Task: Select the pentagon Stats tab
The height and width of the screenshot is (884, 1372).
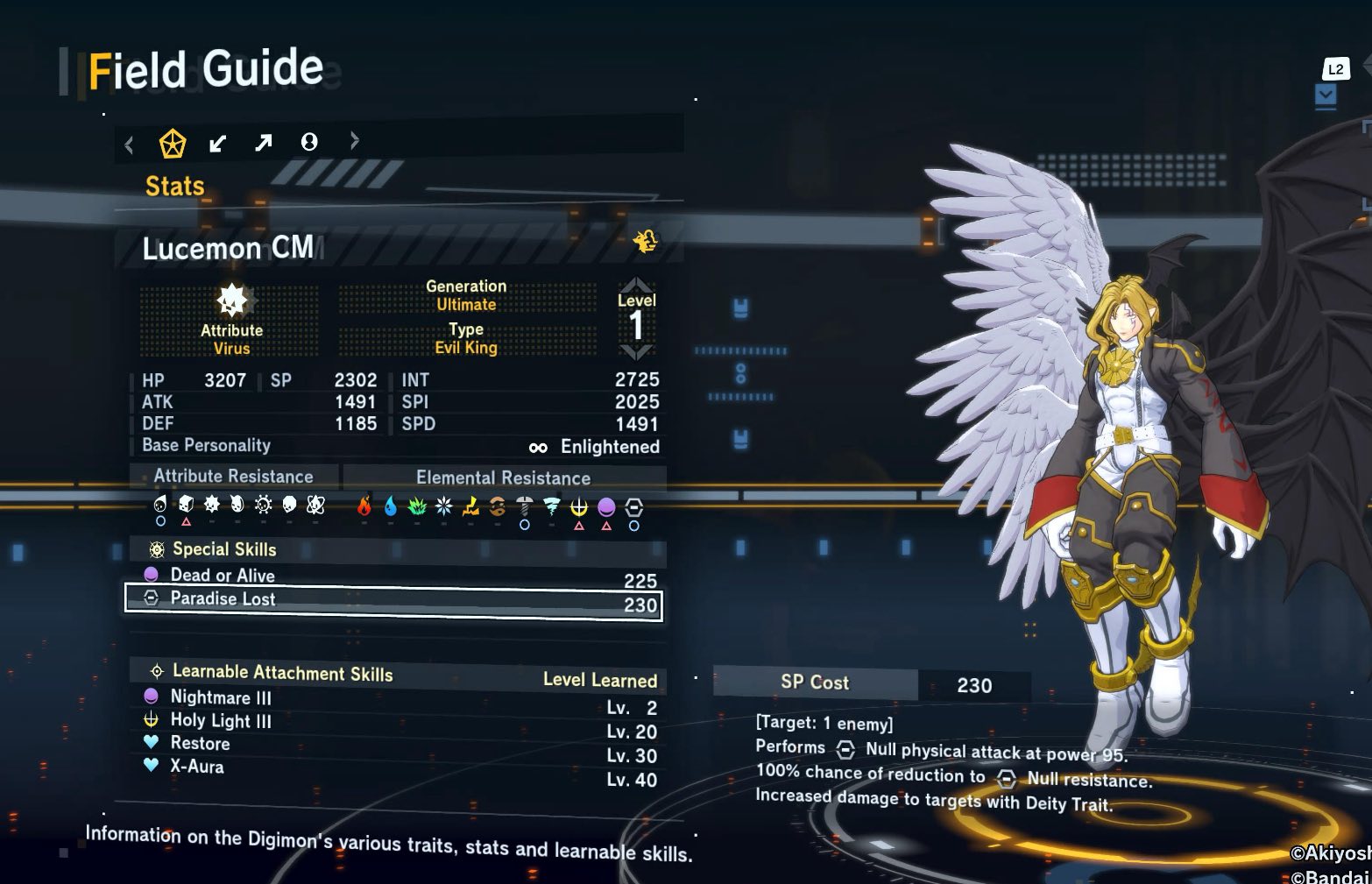Action: [172, 143]
